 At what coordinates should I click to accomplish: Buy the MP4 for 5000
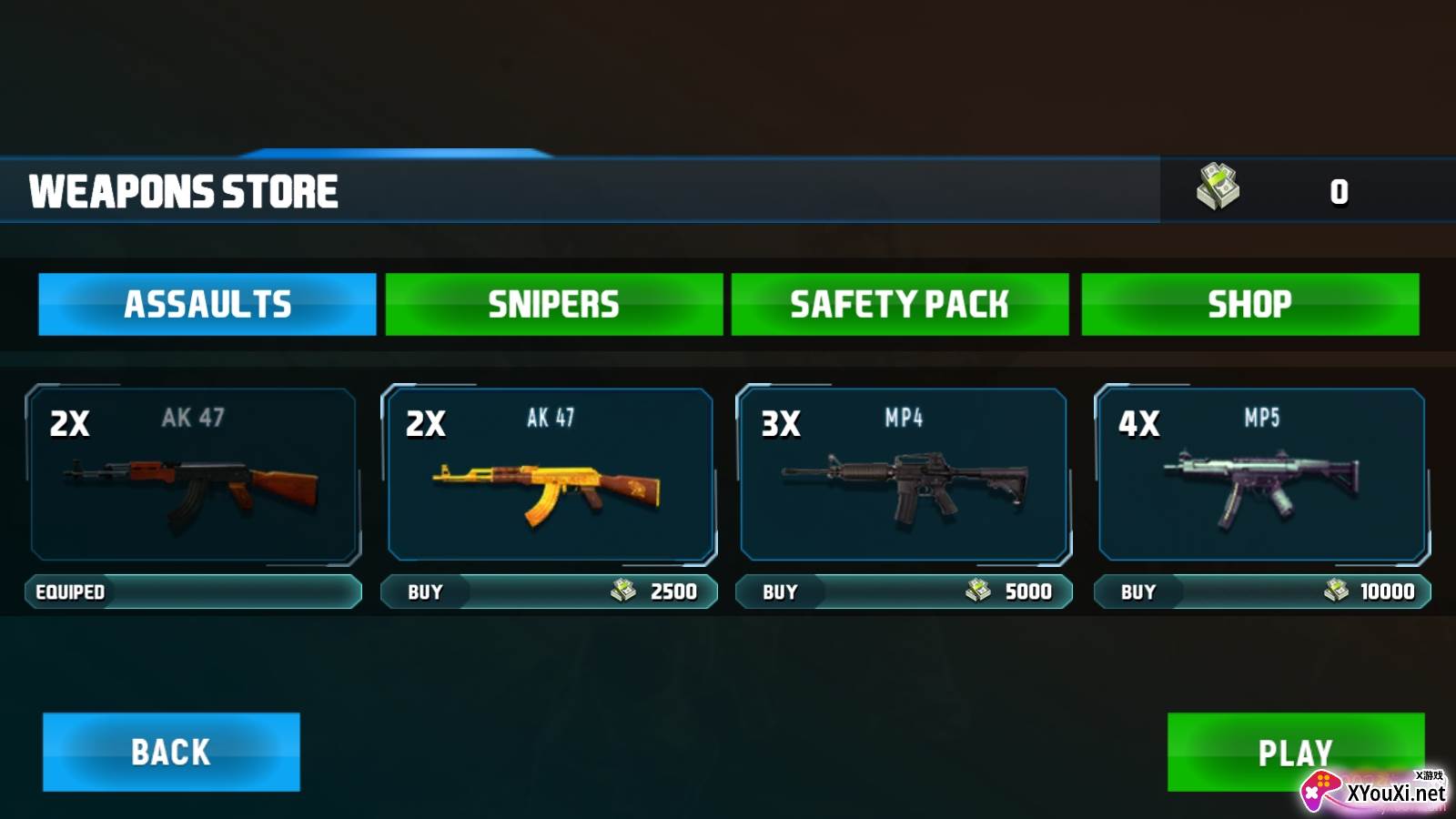(904, 591)
